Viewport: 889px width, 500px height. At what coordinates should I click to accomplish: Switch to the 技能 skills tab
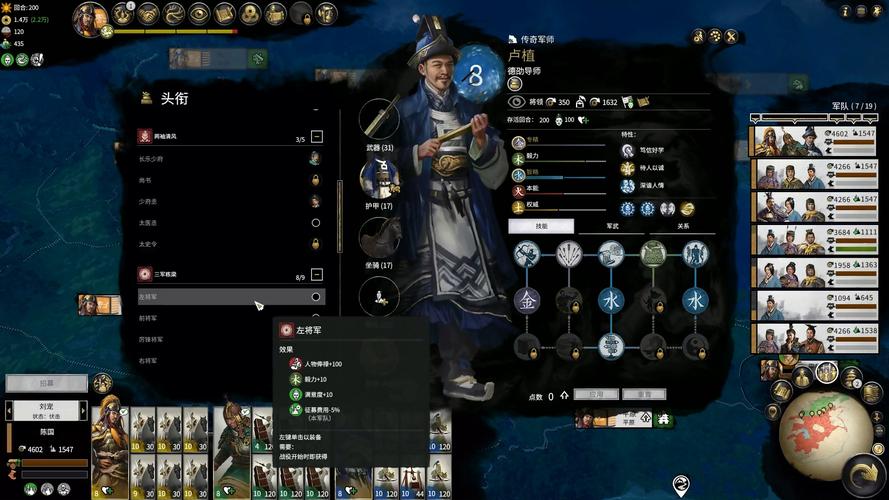pyautogui.click(x=540, y=226)
